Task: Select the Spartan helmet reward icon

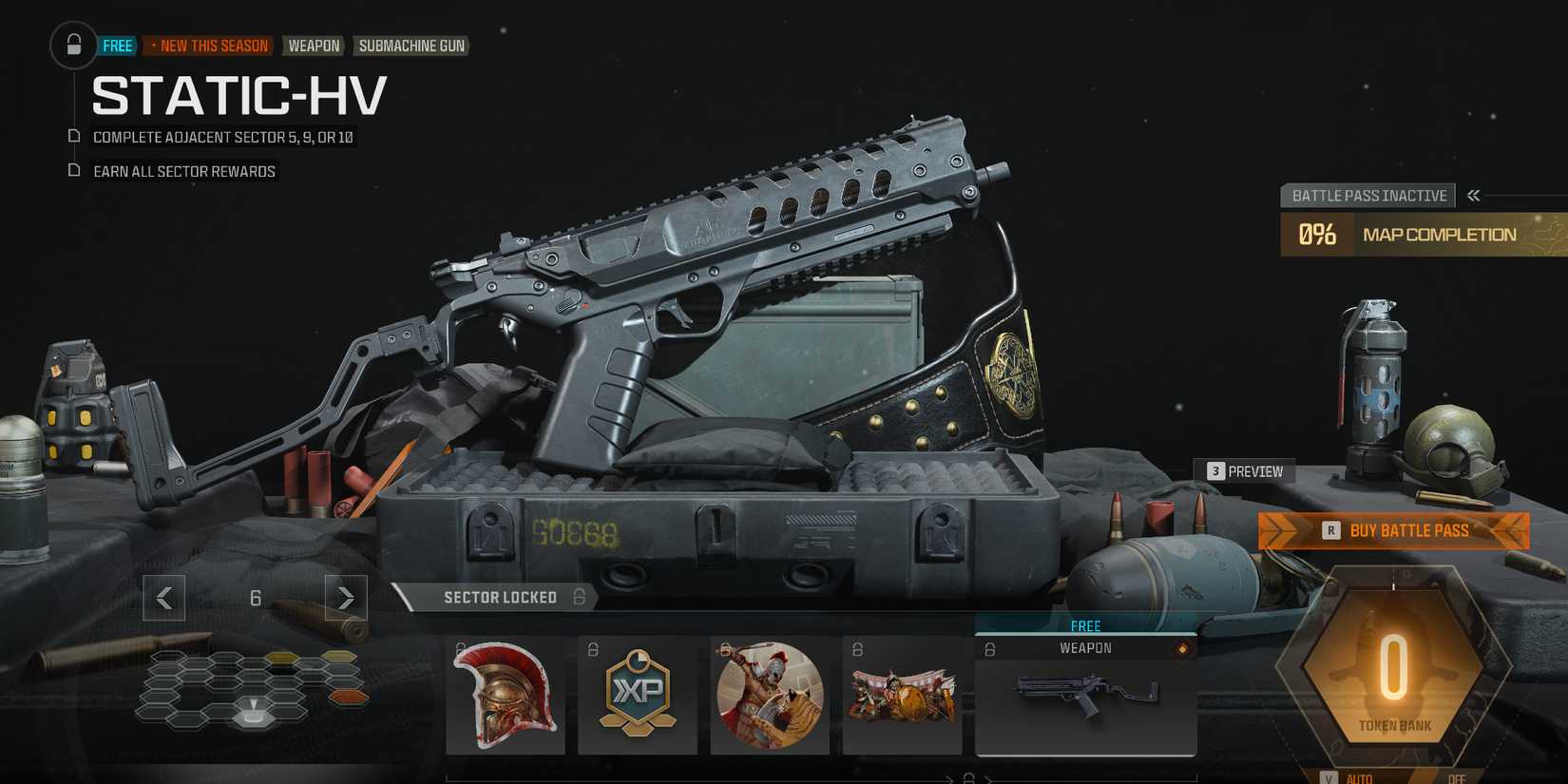Action: (x=505, y=696)
